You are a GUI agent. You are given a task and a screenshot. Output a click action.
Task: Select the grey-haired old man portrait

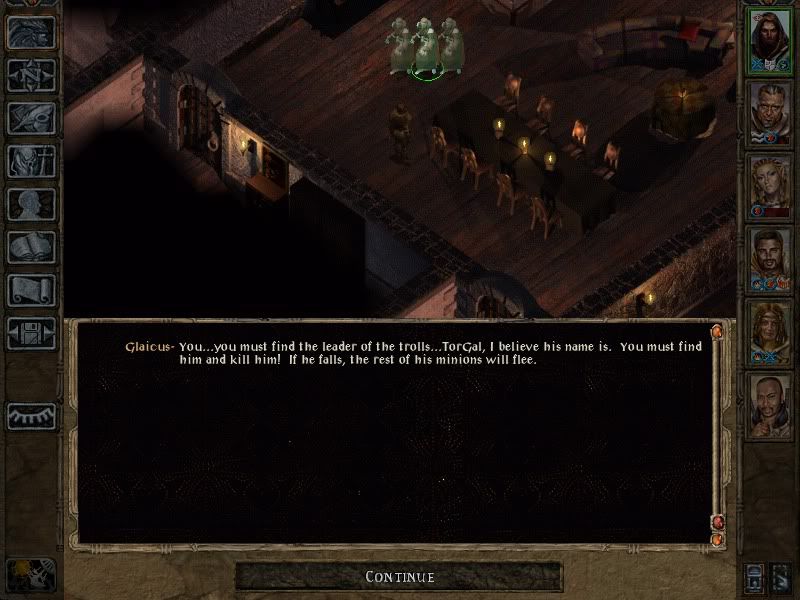click(771, 110)
